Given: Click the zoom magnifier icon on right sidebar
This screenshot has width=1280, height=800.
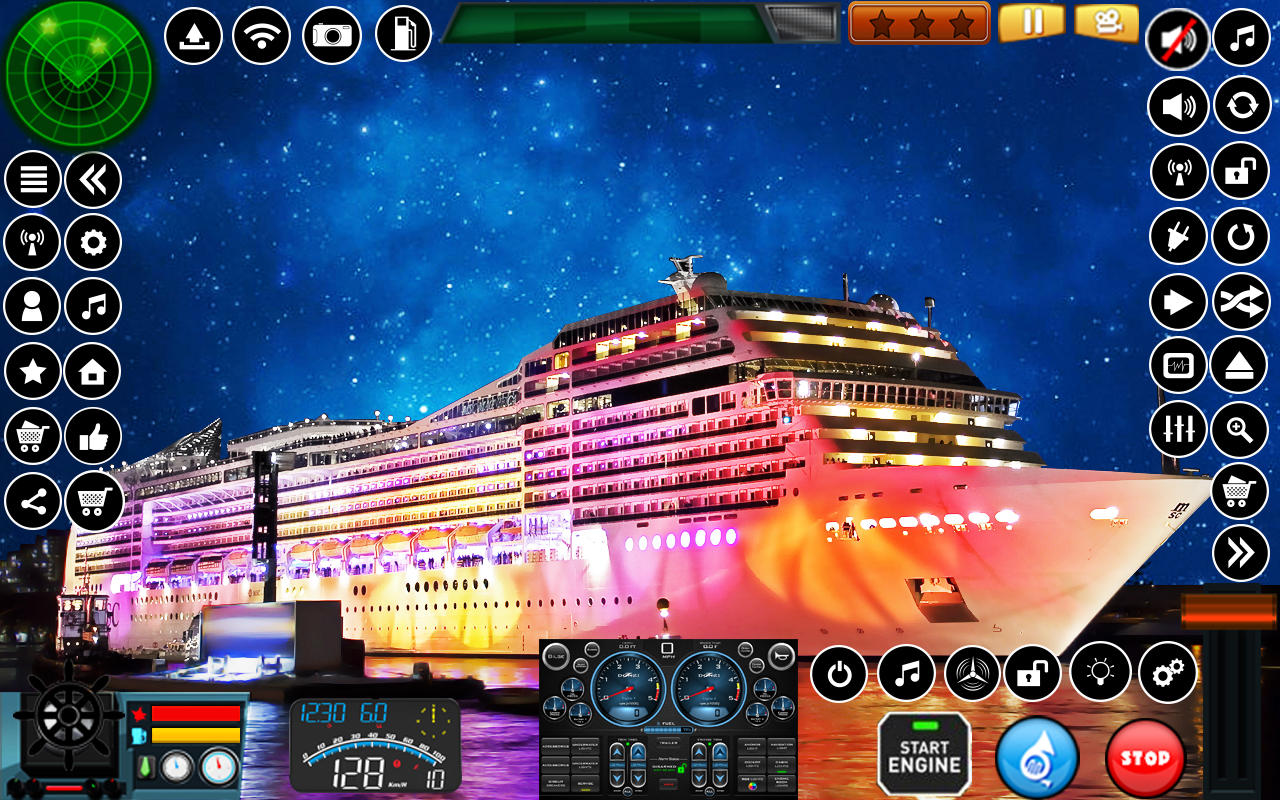Looking at the screenshot, I should tap(1237, 429).
